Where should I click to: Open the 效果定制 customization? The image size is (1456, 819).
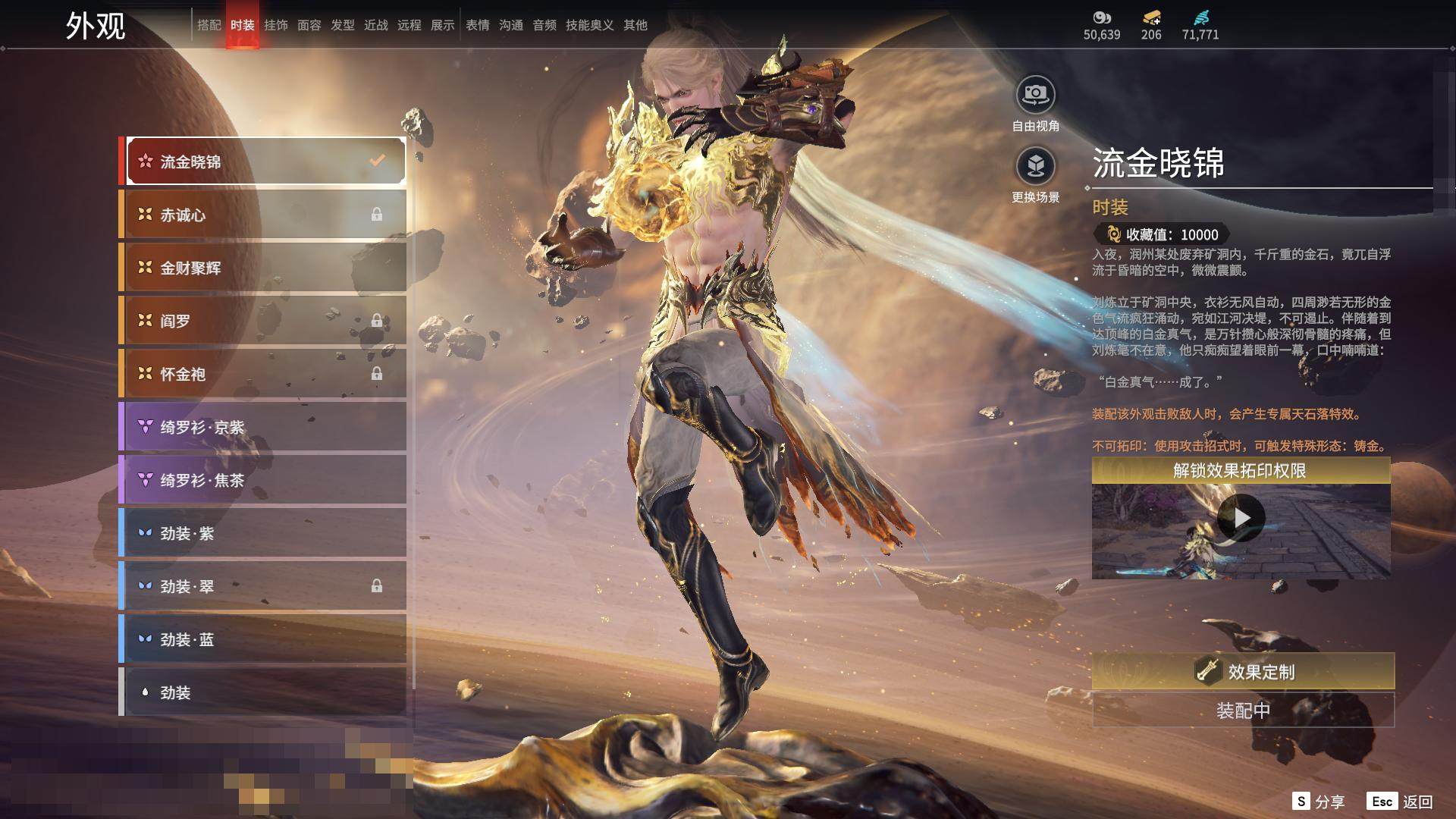tap(1243, 671)
